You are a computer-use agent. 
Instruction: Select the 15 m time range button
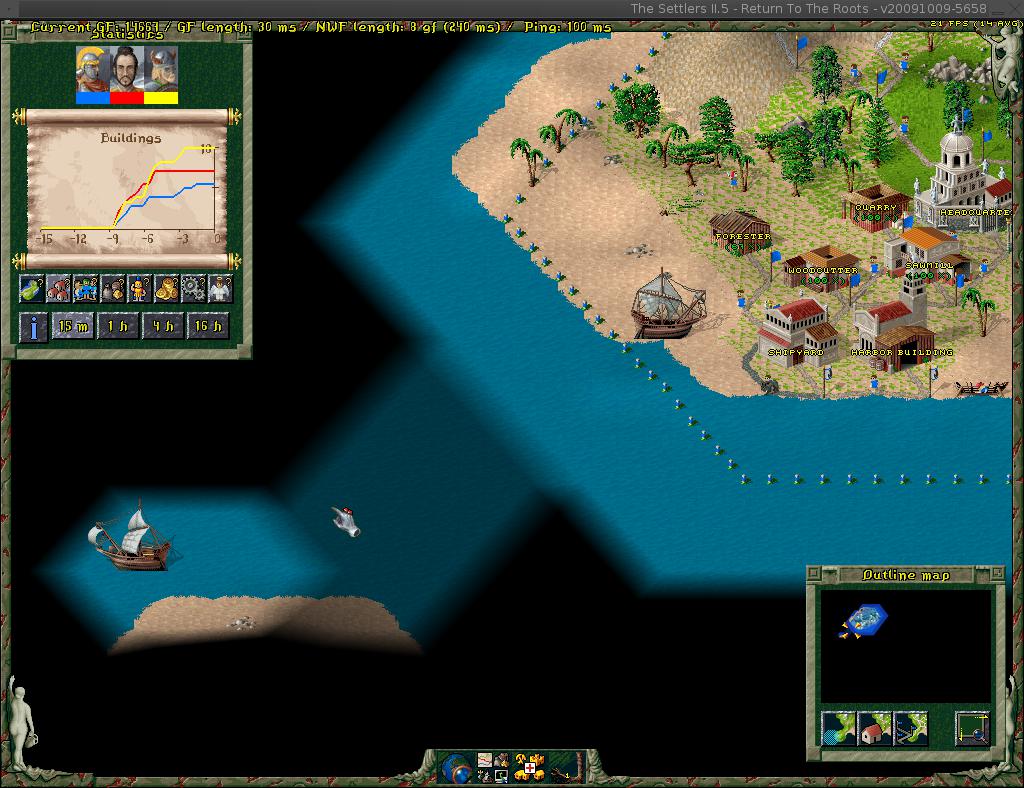click(73, 326)
